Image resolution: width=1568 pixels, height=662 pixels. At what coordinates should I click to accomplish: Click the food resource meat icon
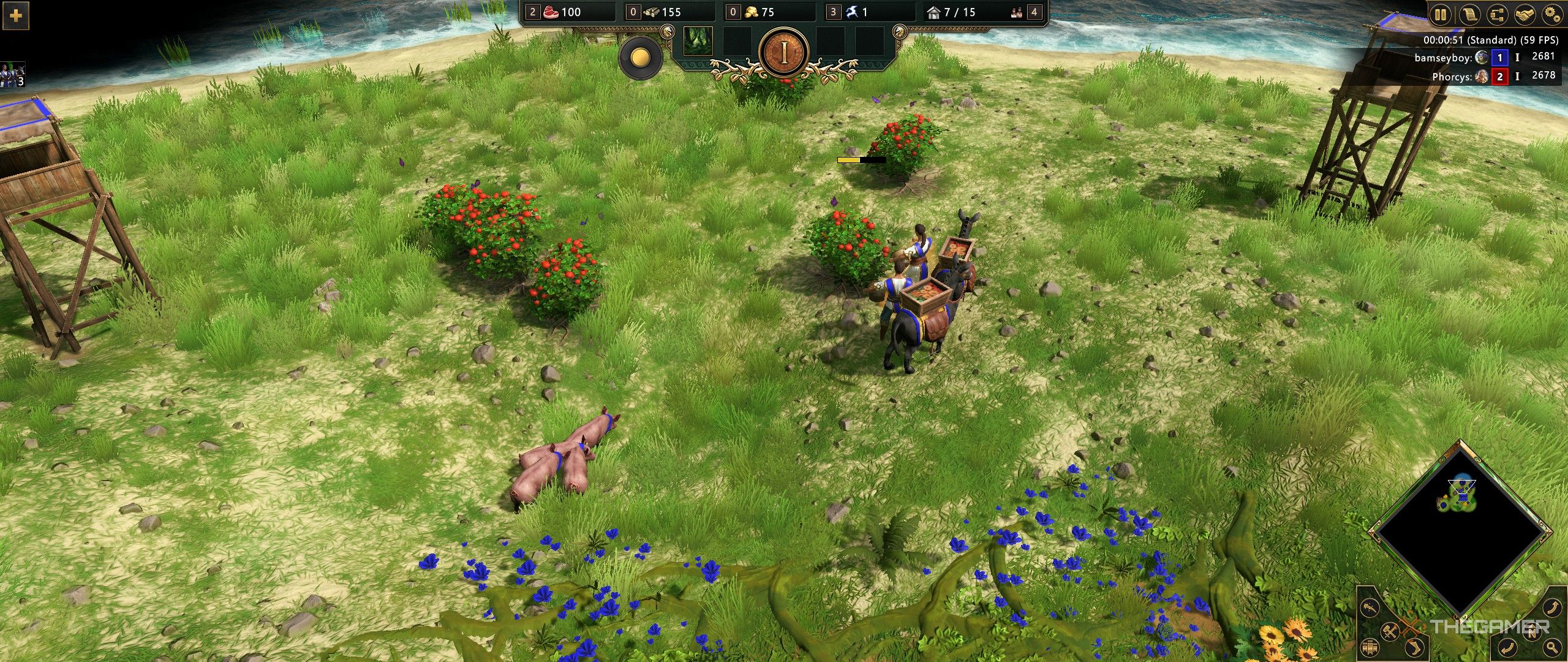coord(551,12)
